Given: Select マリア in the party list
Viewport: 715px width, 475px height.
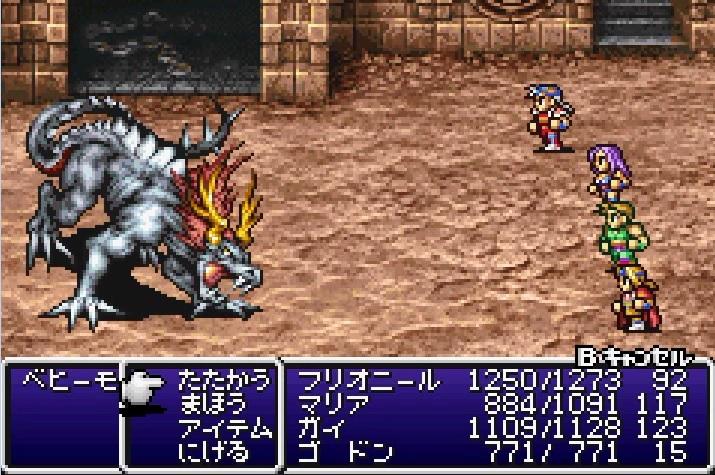Looking at the screenshot, I should click(336, 403).
